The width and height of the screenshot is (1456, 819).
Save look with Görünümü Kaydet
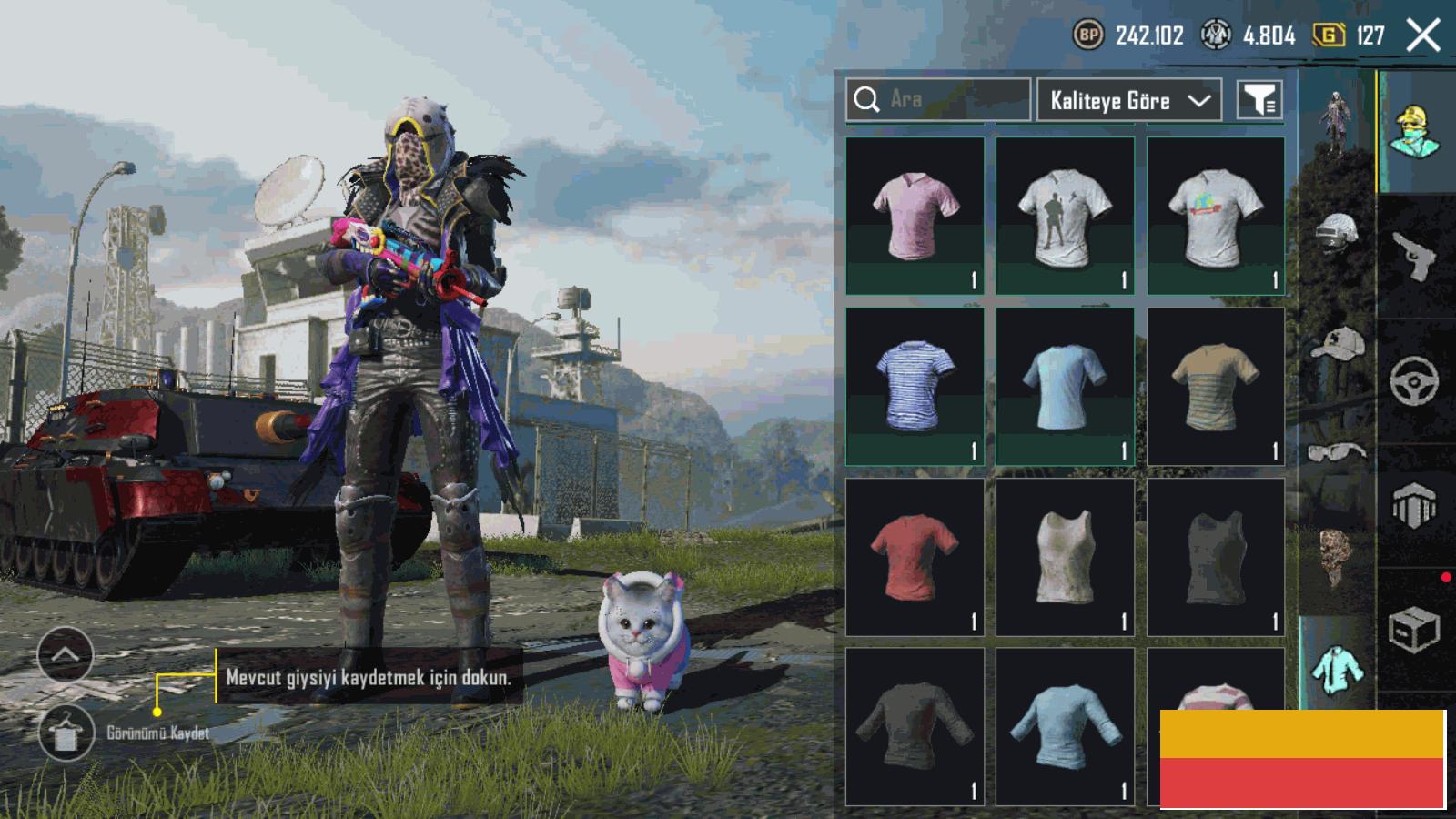pos(66,733)
